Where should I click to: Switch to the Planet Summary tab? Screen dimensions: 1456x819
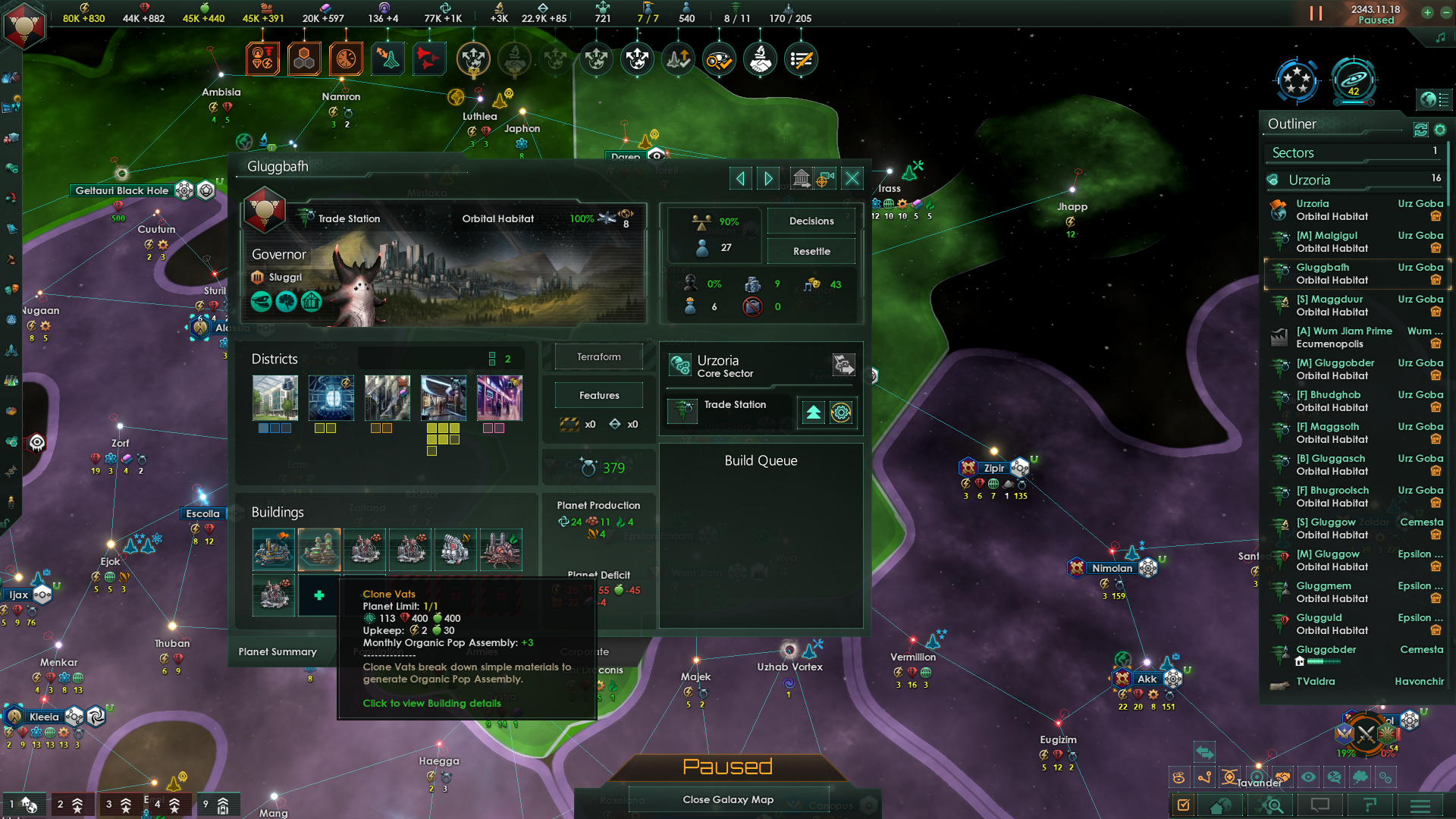(278, 651)
